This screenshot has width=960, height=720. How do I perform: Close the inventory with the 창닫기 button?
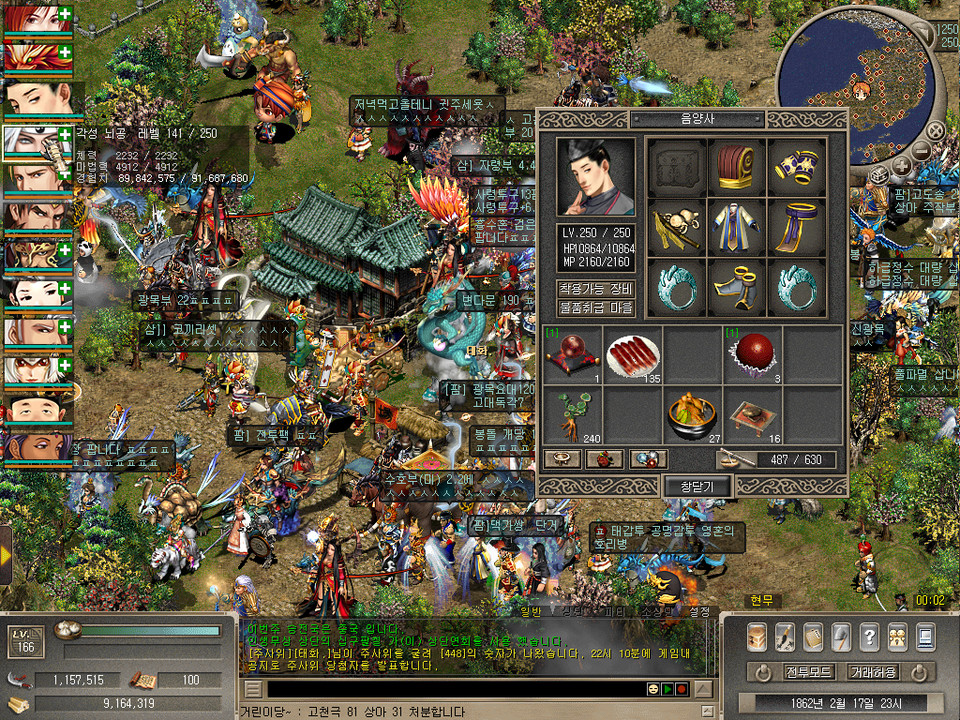[699, 486]
